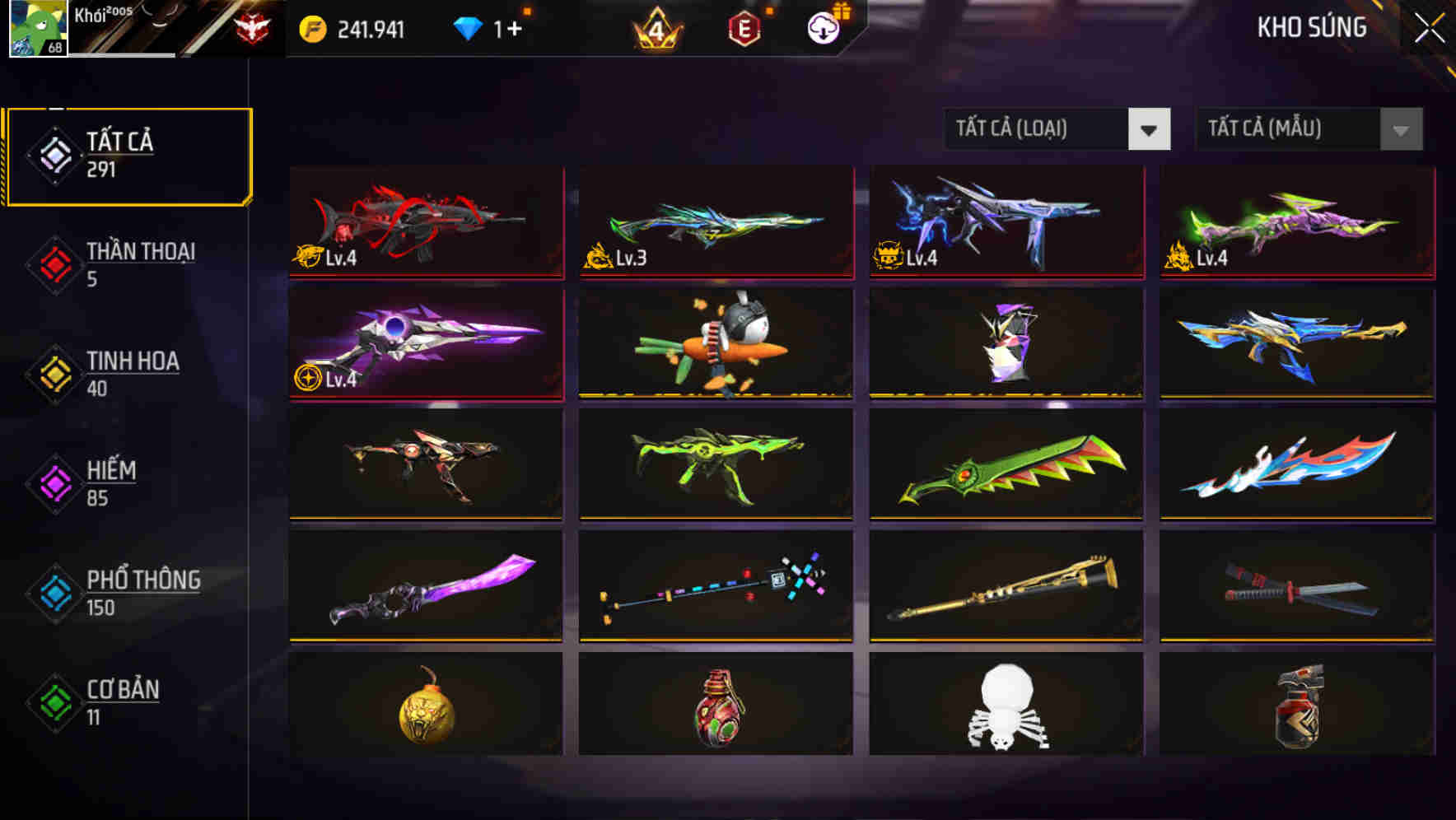
Task: Click the arrow on the LOẠI filter
Action: click(x=1150, y=129)
